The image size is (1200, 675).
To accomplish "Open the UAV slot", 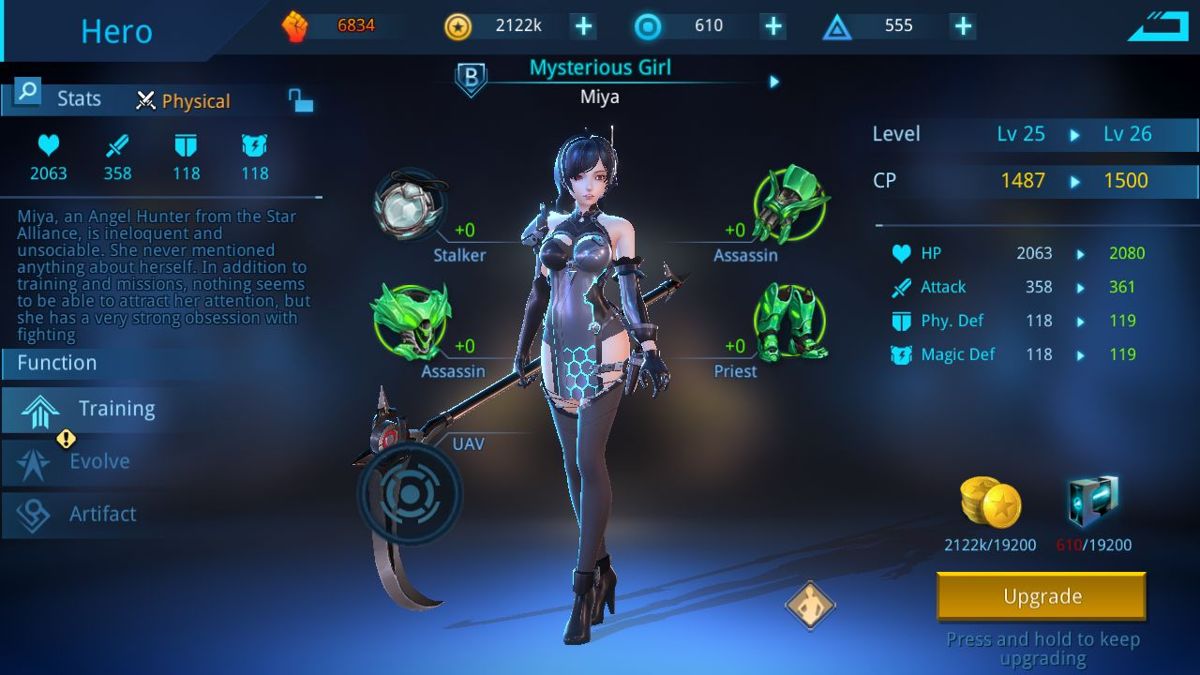I will click(410, 493).
